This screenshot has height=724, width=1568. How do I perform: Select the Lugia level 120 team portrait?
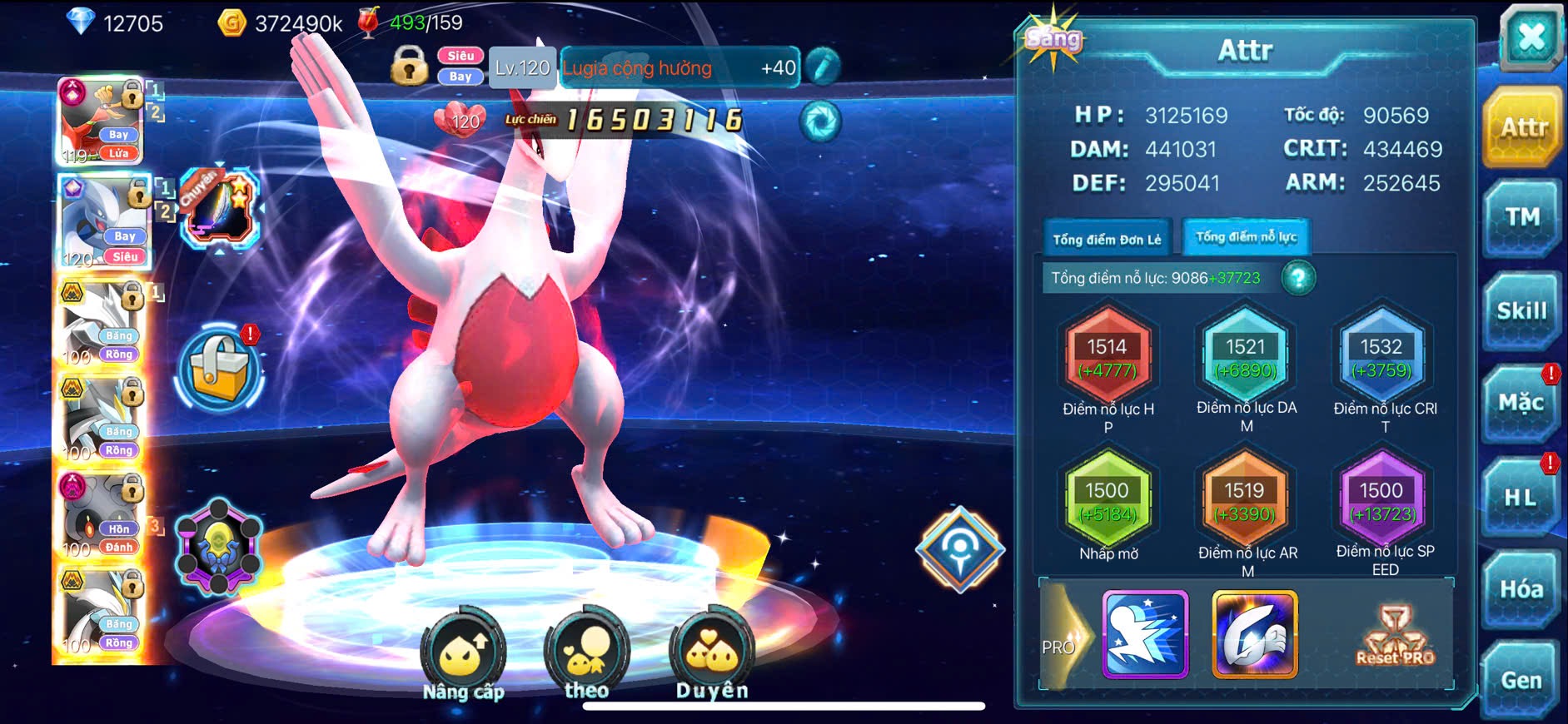pos(103,222)
